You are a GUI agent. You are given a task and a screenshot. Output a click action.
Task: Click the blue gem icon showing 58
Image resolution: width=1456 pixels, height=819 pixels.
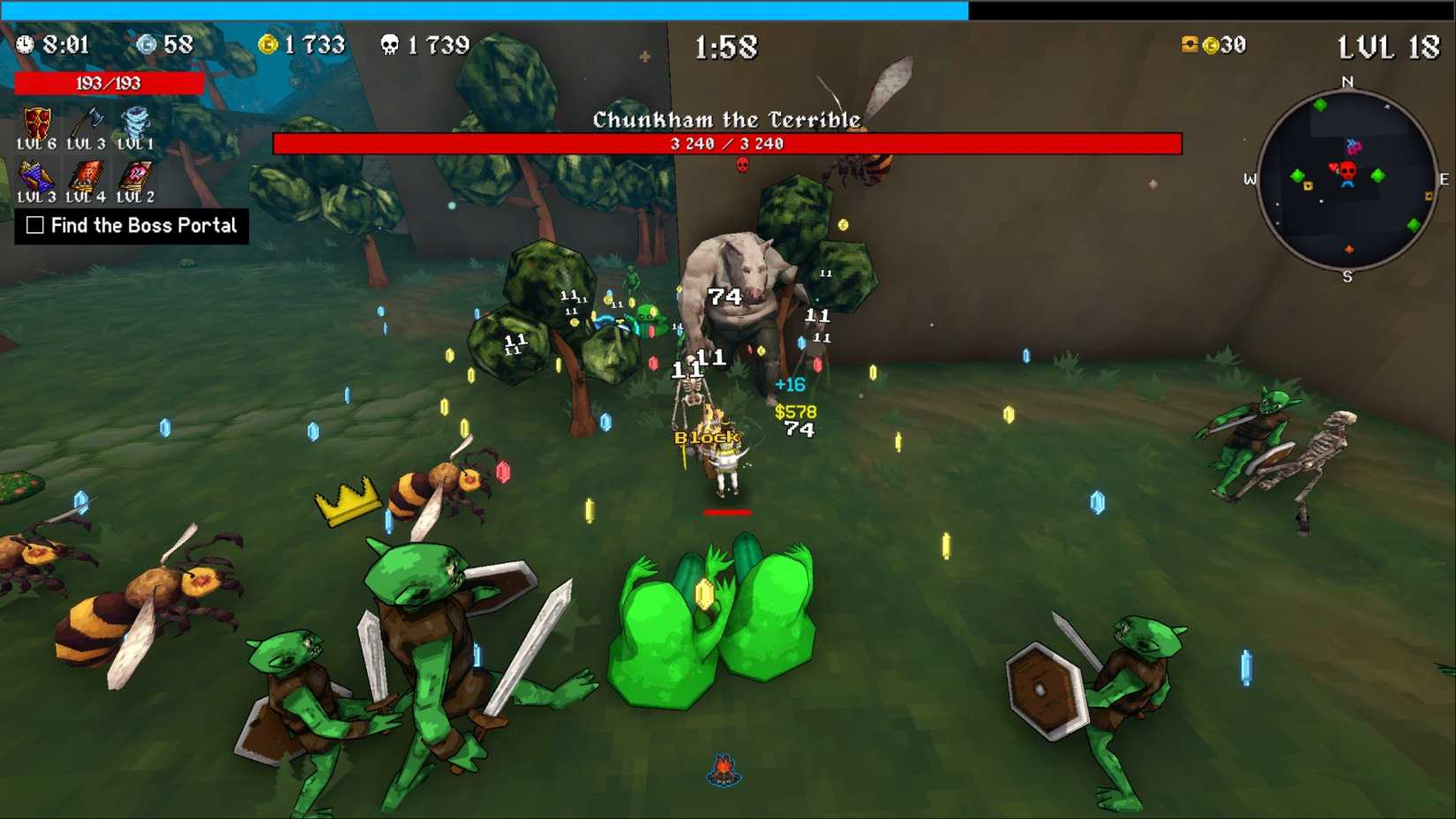pos(144,44)
